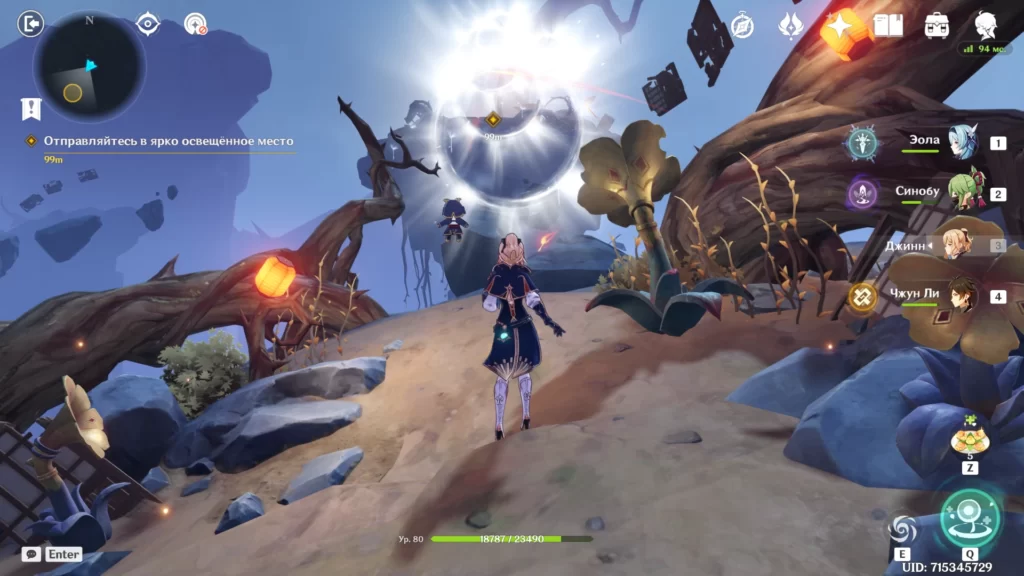Activate the swirl elemental skill icon
Screen dimensions: 1024x576
902,529
